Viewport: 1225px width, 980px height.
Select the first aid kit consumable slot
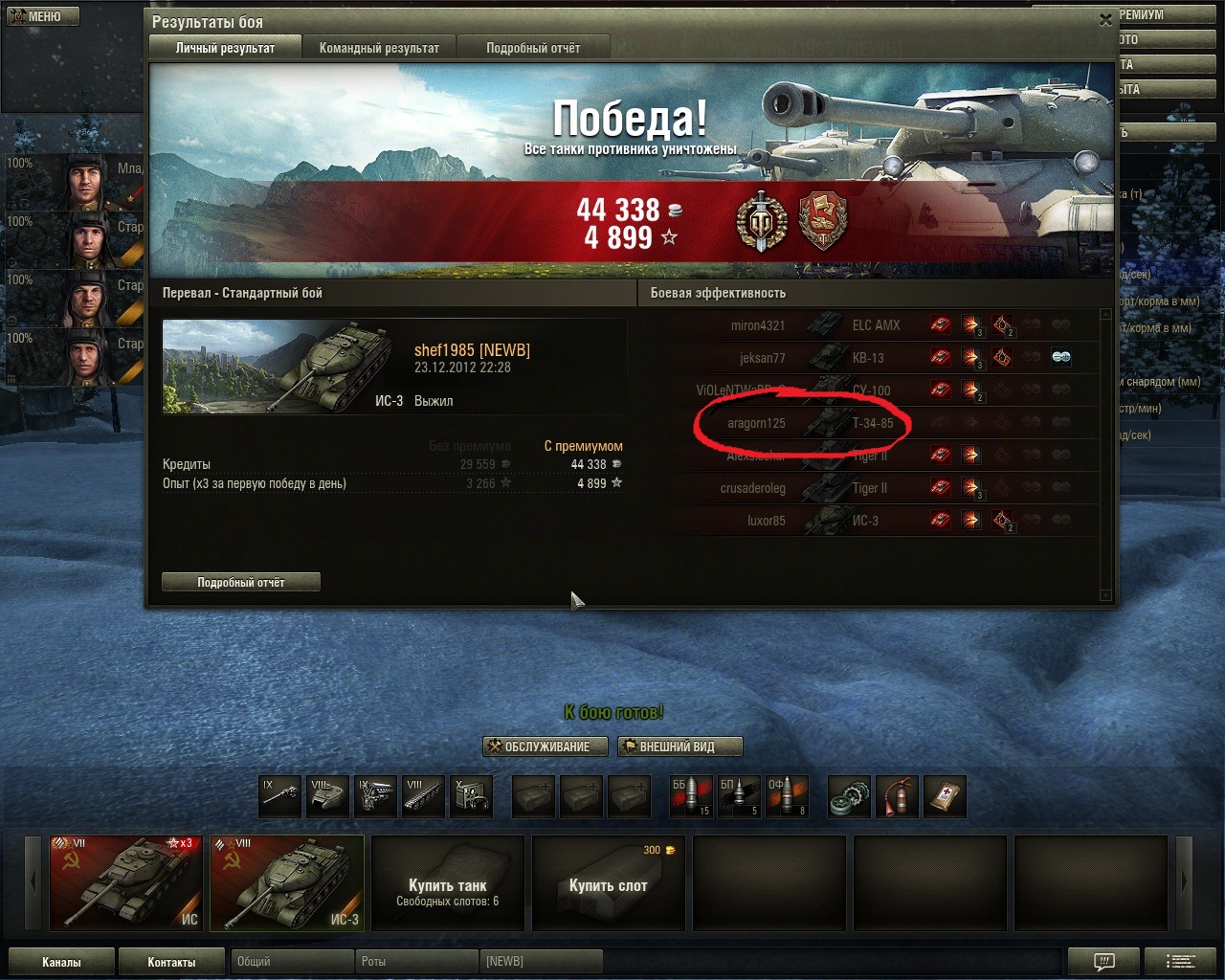[944, 796]
